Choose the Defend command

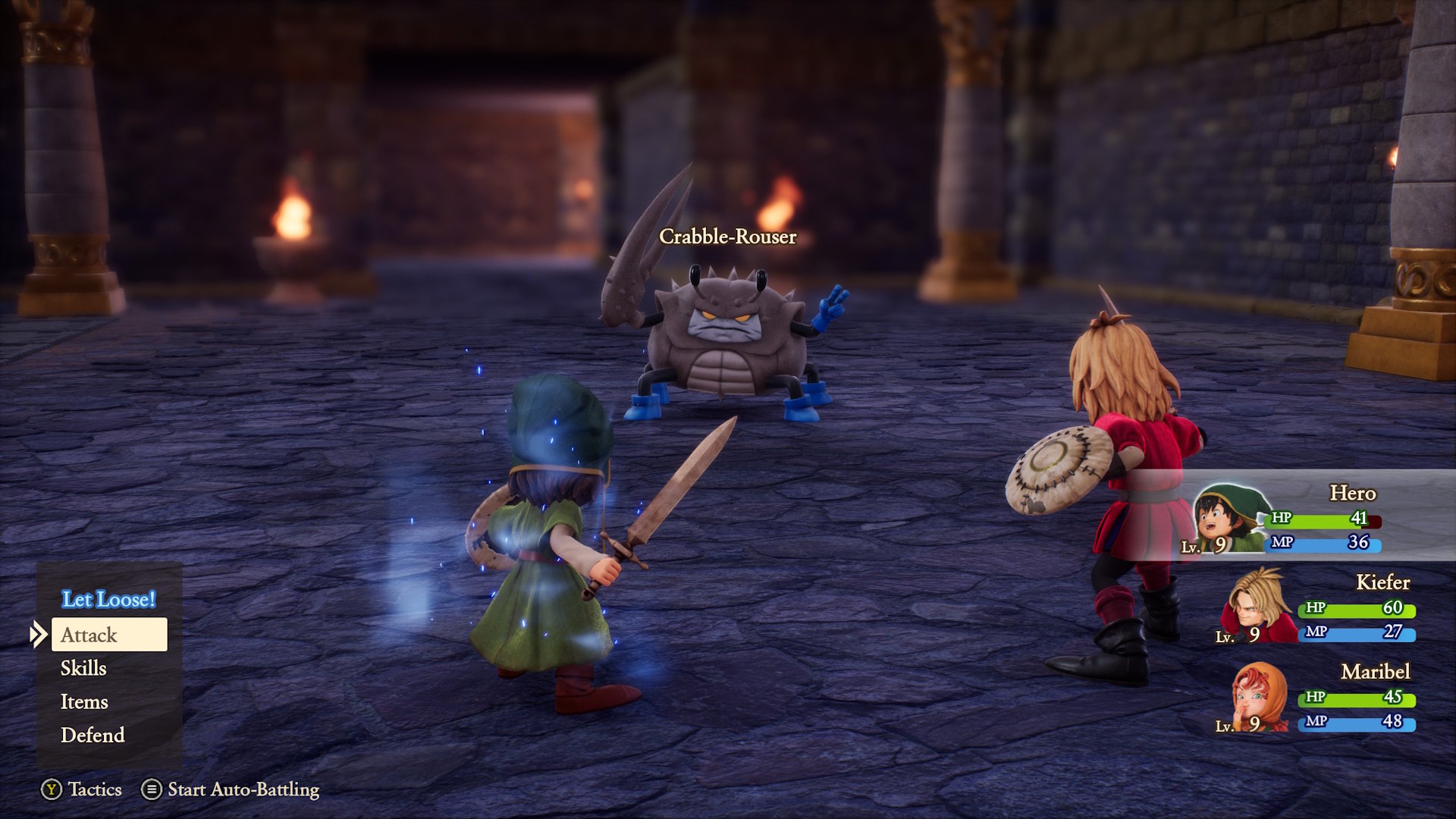[93, 735]
